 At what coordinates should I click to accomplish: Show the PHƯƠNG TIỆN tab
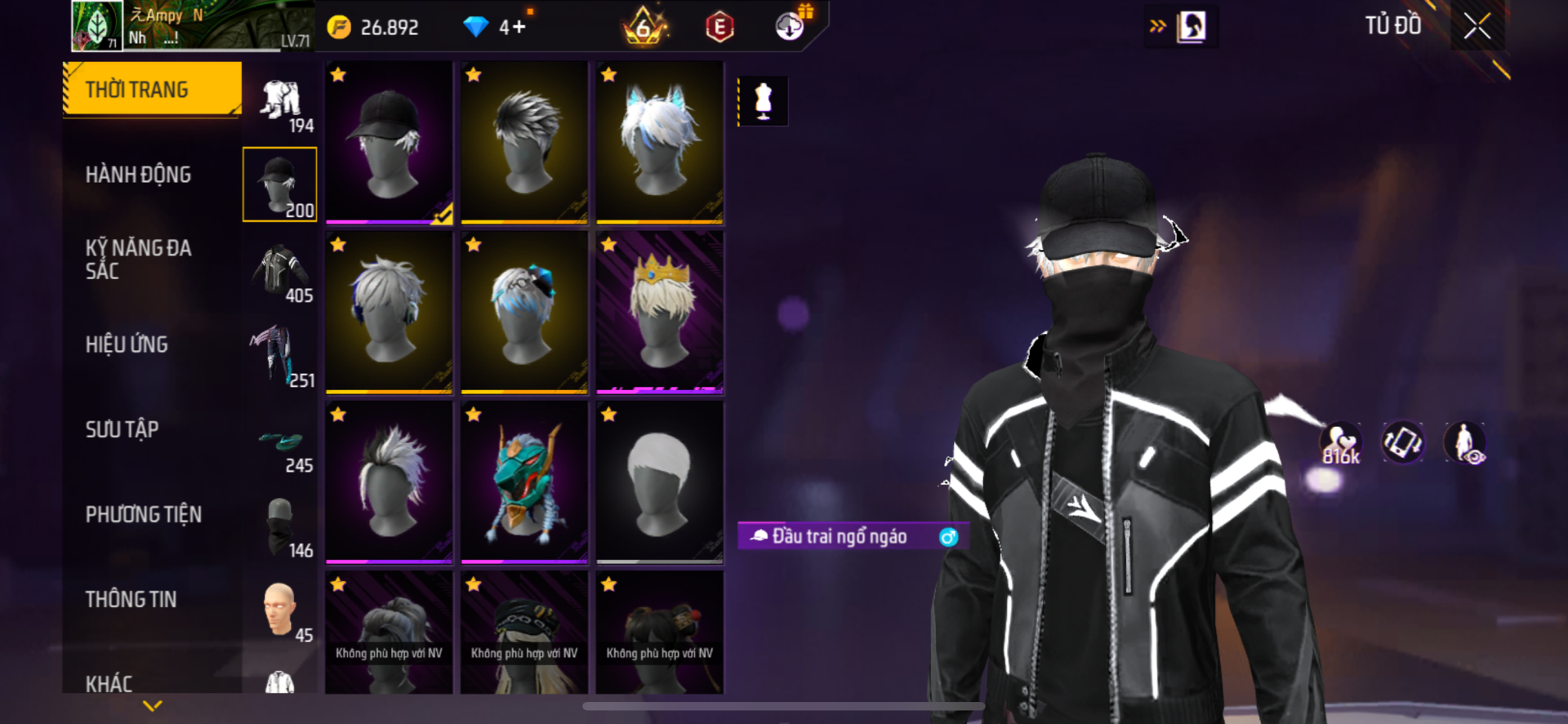pyautogui.click(x=144, y=514)
